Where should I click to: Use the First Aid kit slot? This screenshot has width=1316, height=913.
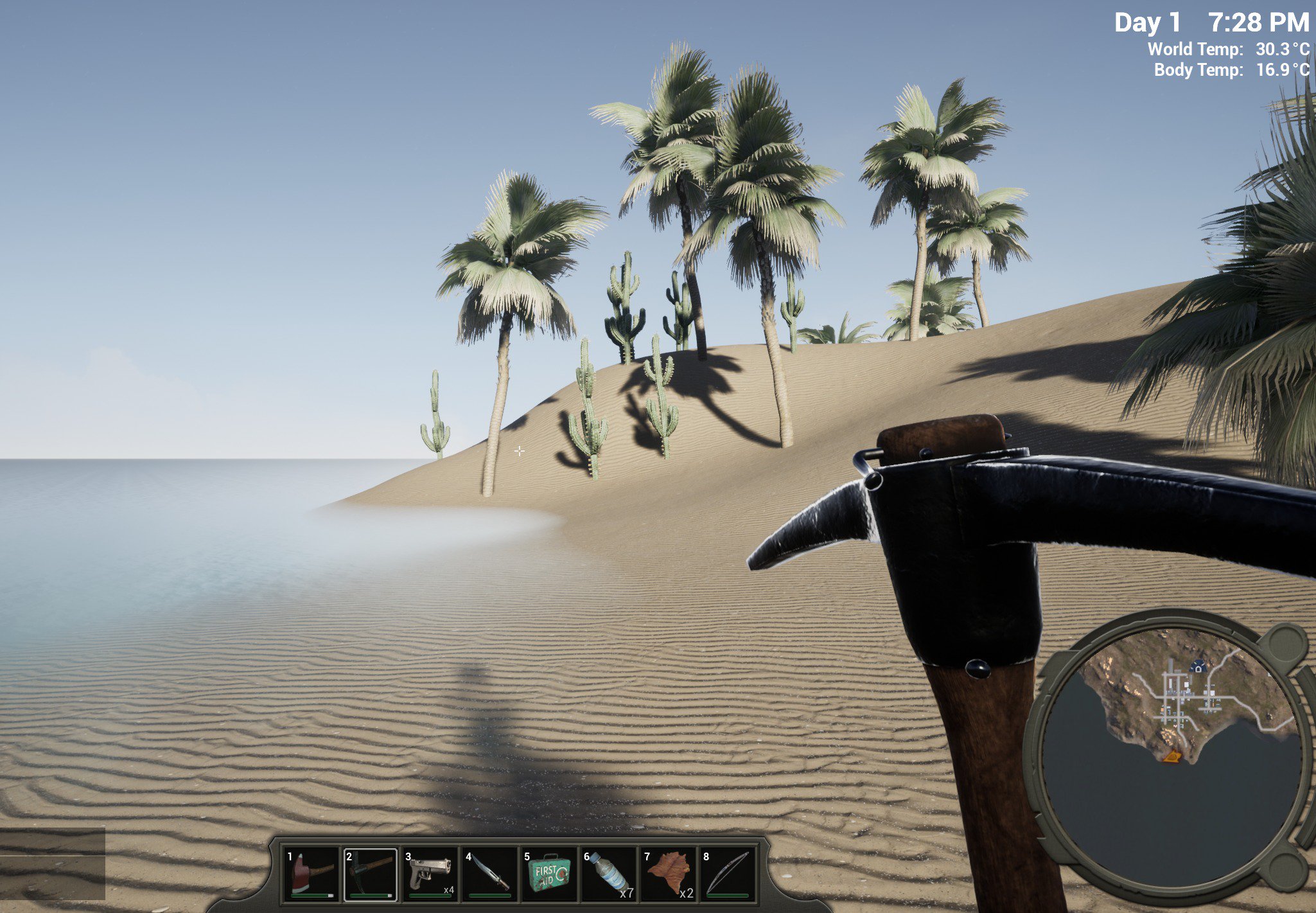coord(548,874)
